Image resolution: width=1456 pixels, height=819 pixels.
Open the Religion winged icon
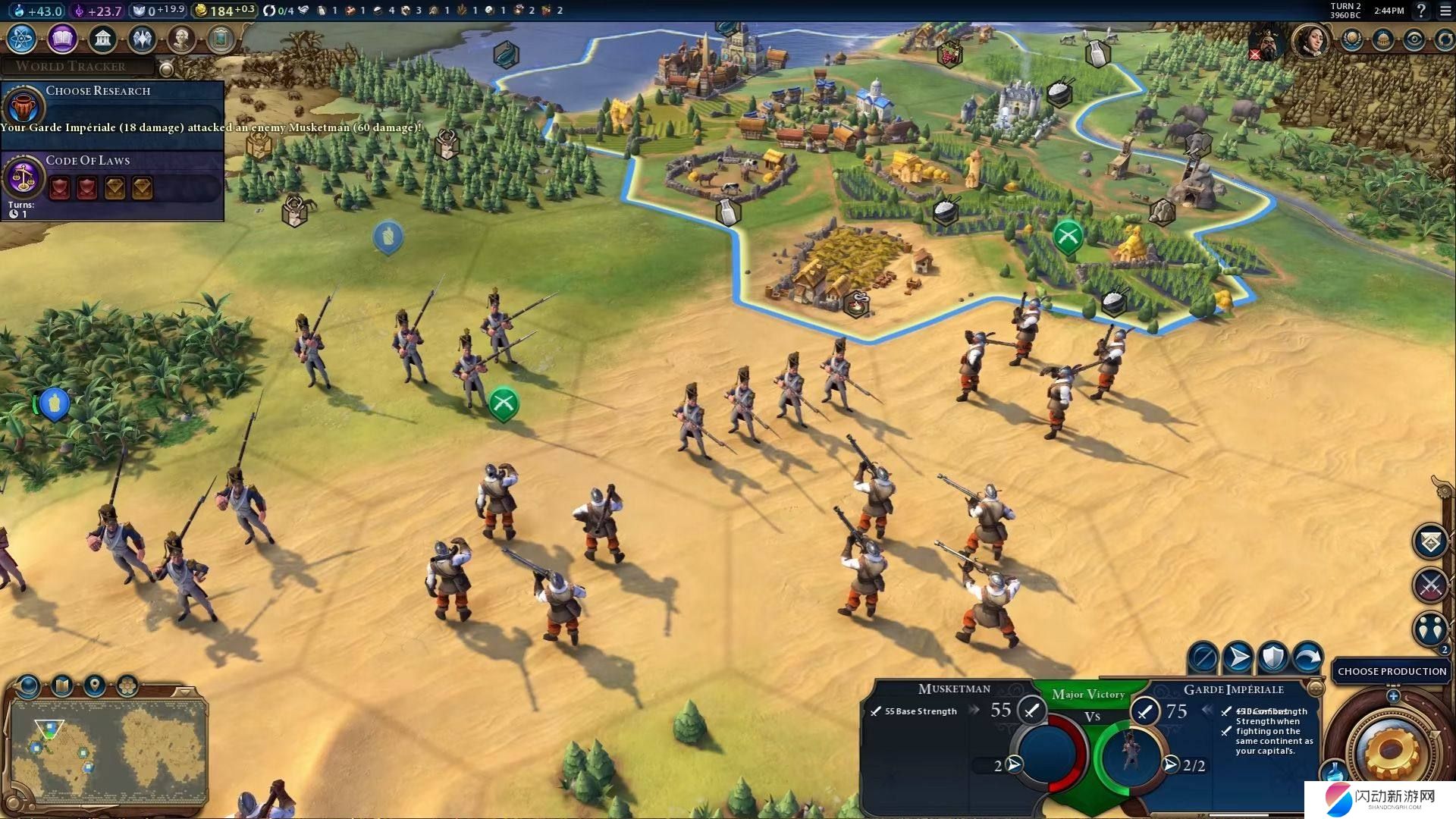click(142, 38)
